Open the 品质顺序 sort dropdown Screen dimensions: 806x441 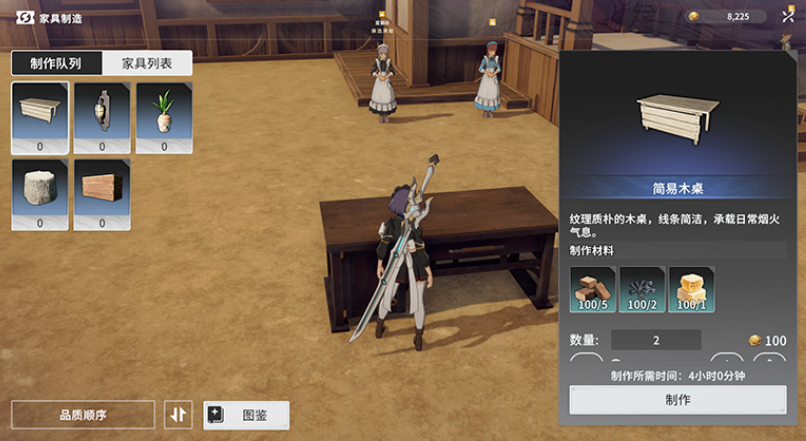[x=83, y=414]
